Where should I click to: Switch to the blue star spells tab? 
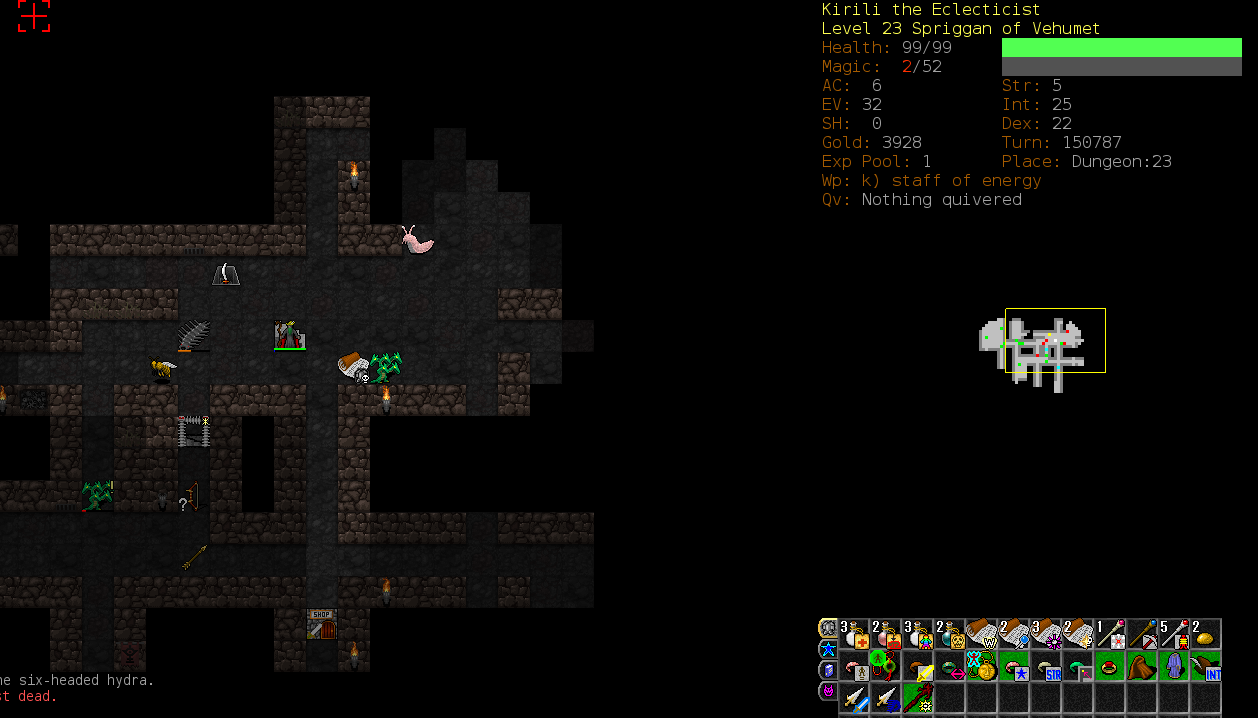(828, 649)
